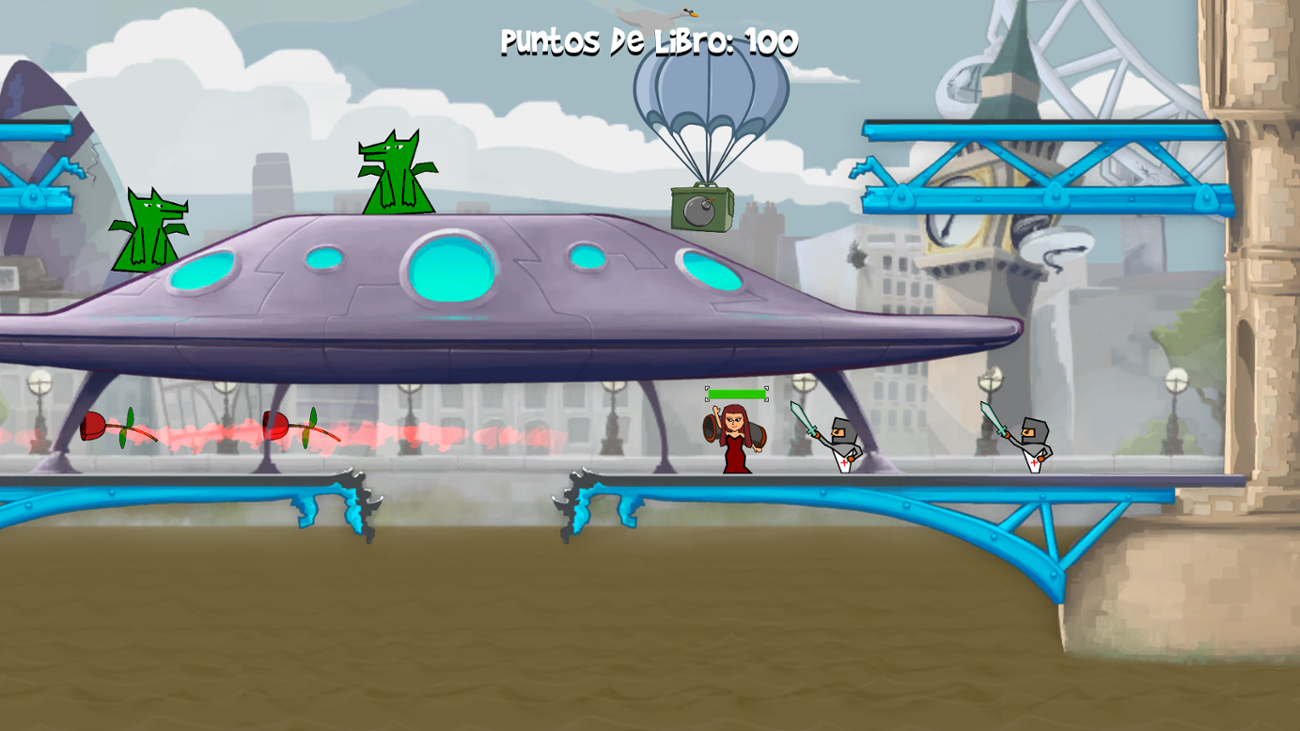Click the Puntos de Libro score text

pos(648,42)
